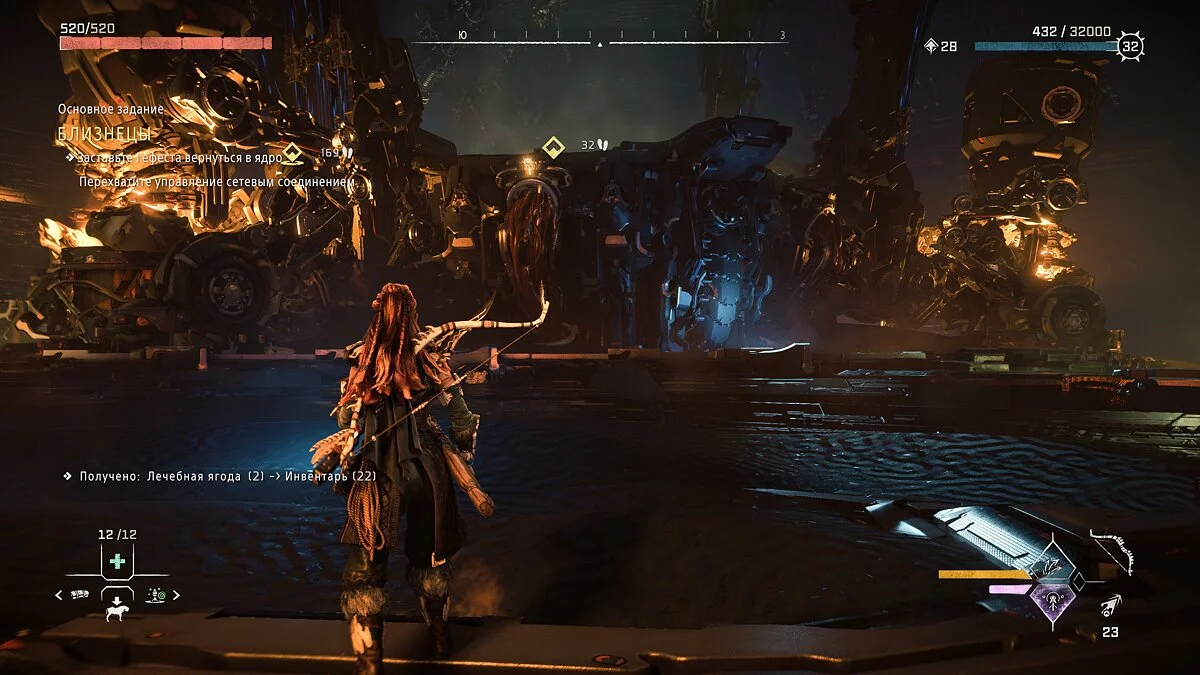Open the level 32 sun badge

pyautogui.click(x=1130, y=46)
